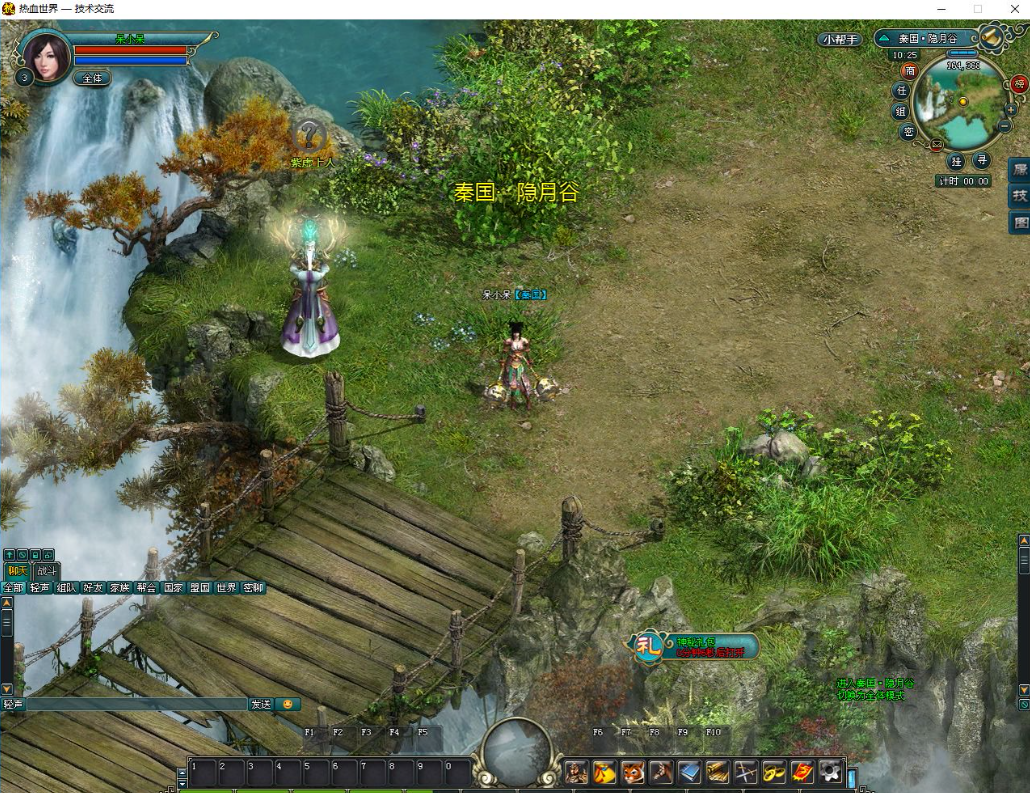Open the 礼 mystery gift icon
This screenshot has width=1030, height=793.
tap(649, 645)
